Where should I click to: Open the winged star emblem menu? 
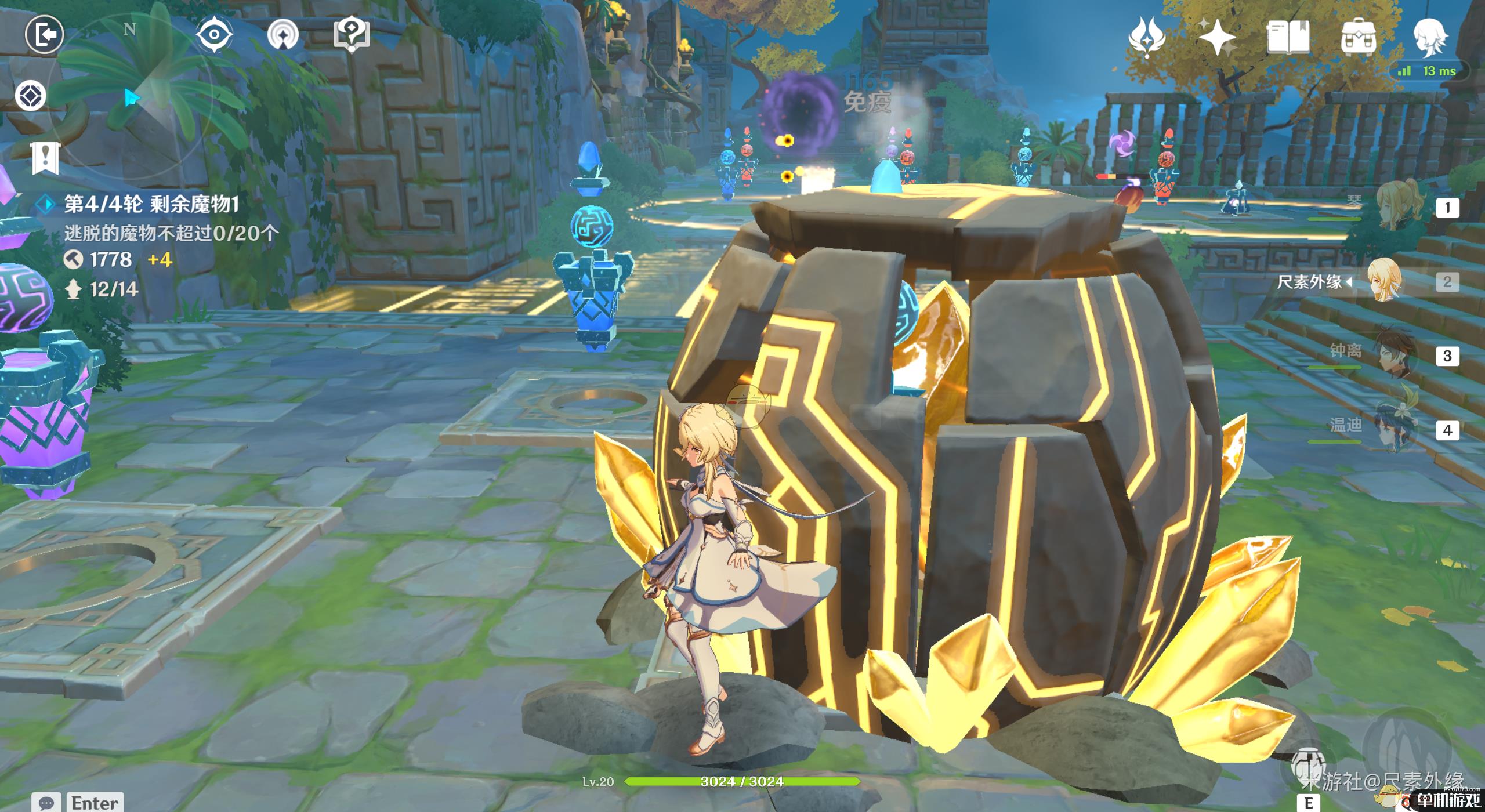(x=1147, y=37)
